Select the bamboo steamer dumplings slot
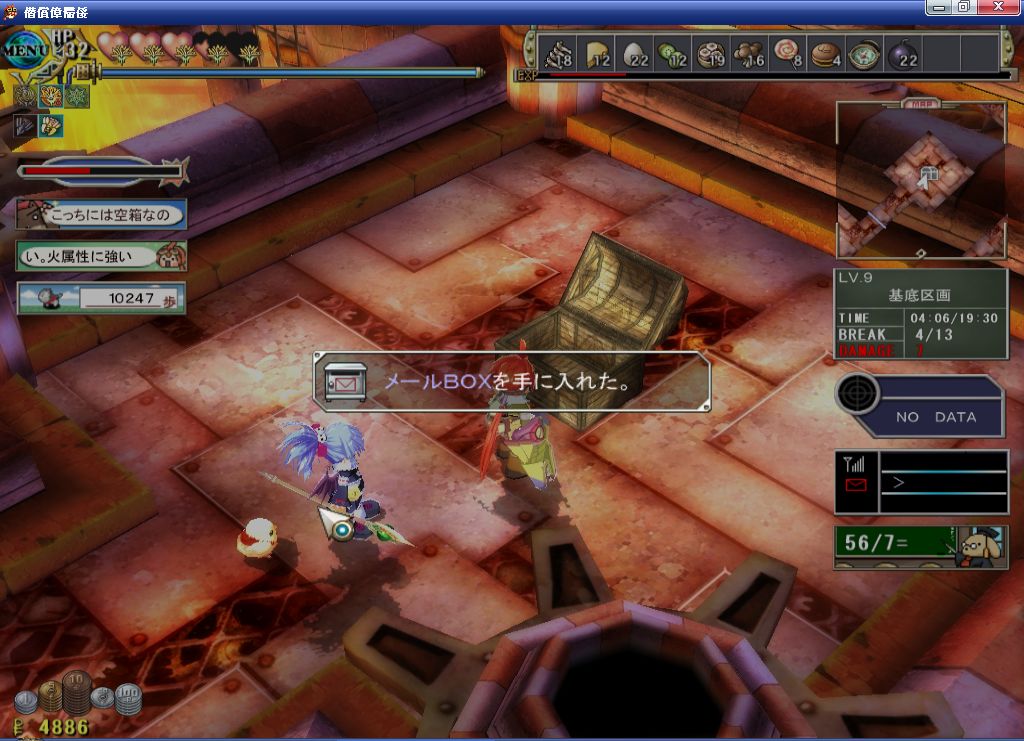The width and height of the screenshot is (1024, 741). pyautogui.click(x=710, y=54)
